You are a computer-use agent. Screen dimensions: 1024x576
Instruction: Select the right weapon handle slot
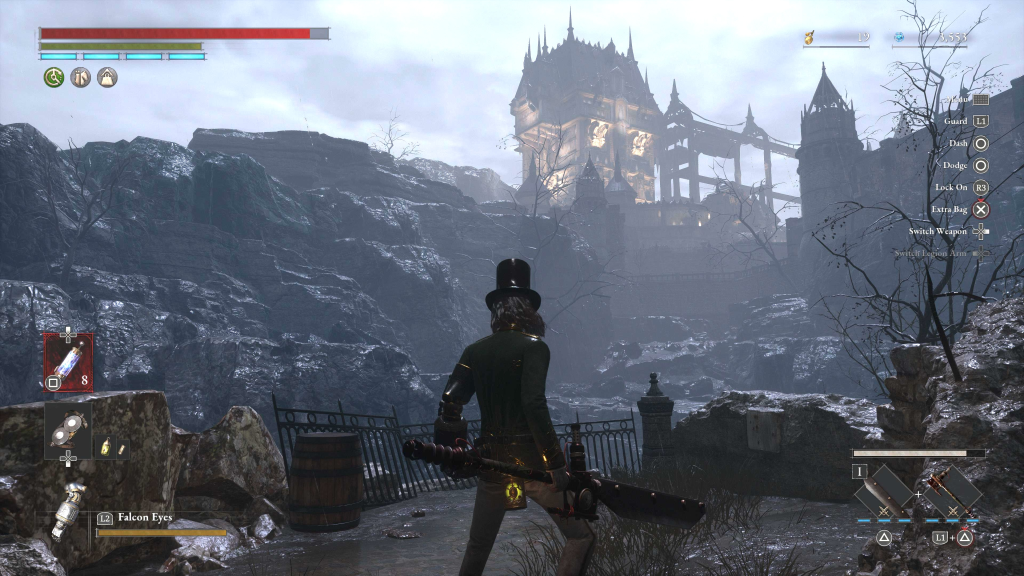953,491
